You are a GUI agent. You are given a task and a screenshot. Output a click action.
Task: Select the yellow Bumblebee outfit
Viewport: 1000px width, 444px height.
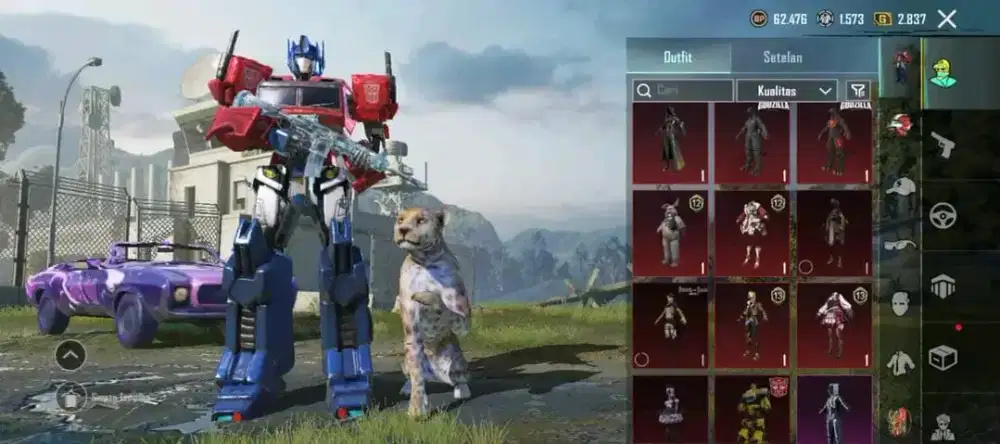(751, 408)
